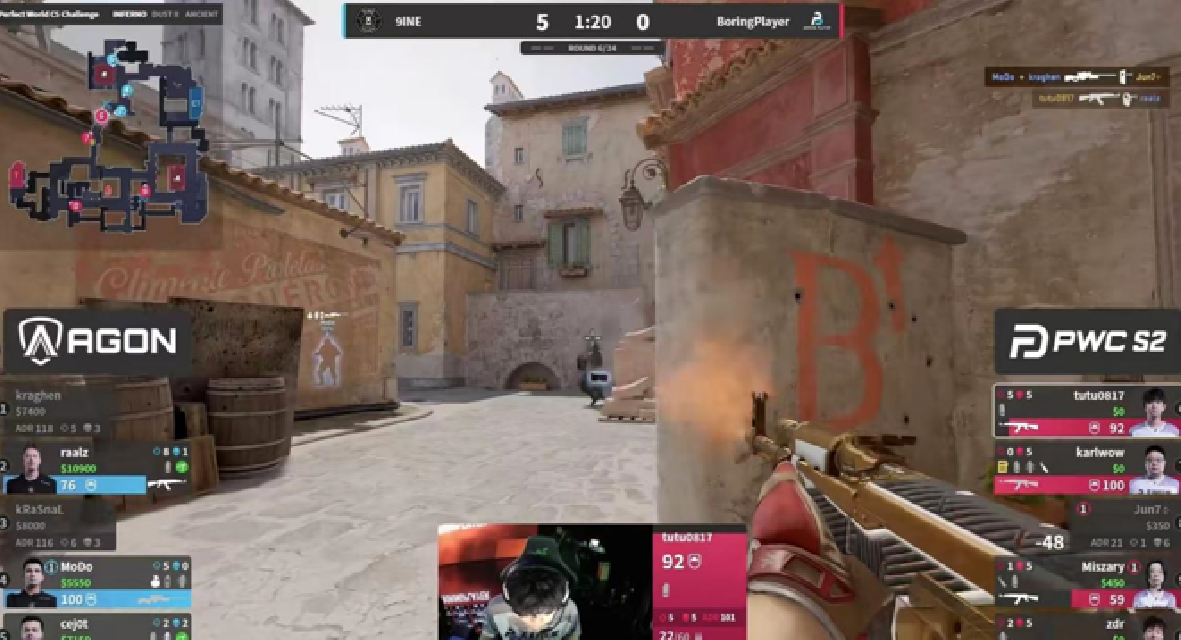Viewport: 1181px width, 640px height.
Task: Select raalz's player card
Action: (x=95, y=469)
